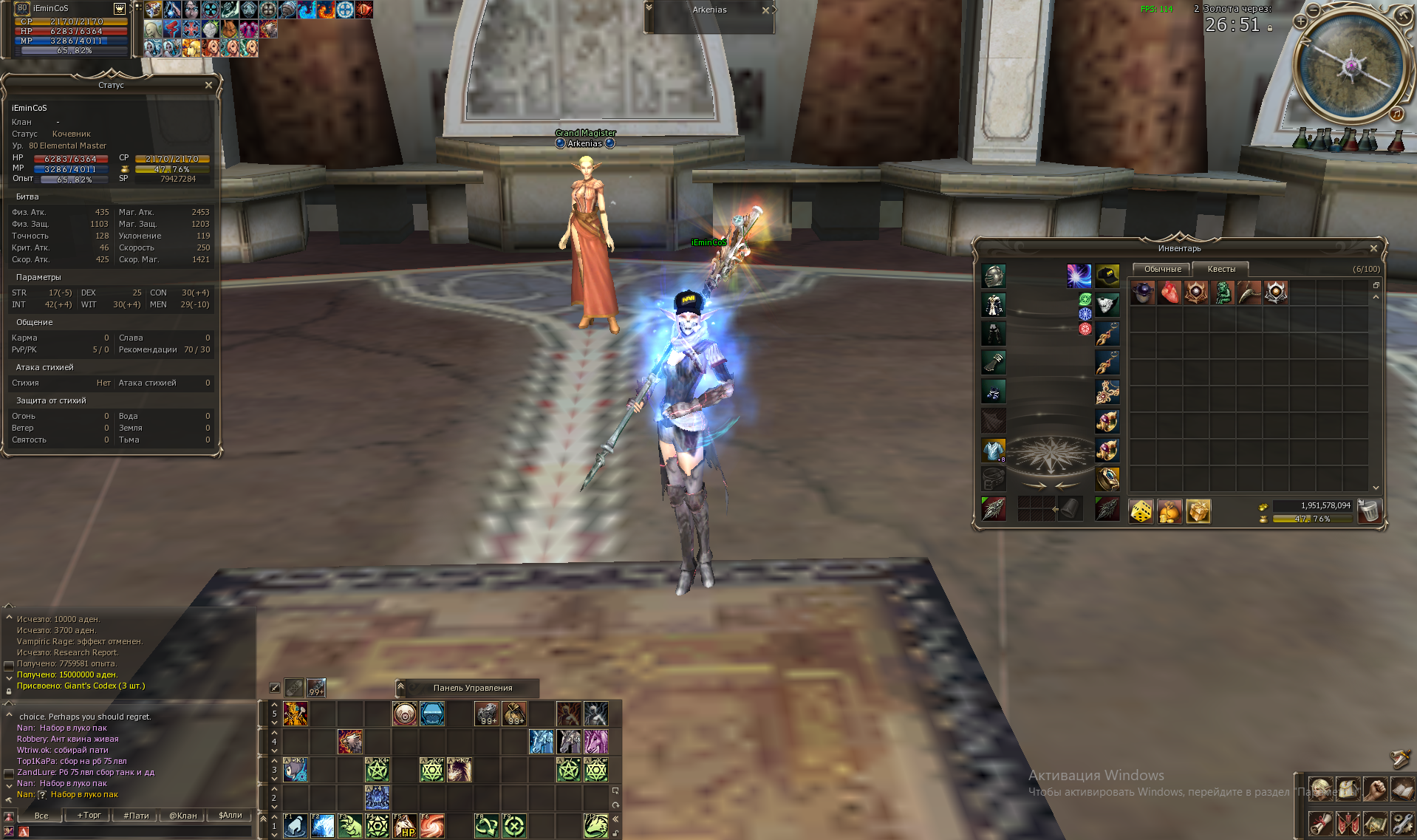Select the #Пати chat tab
The image size is (1417, 840).
coord(136,816)
